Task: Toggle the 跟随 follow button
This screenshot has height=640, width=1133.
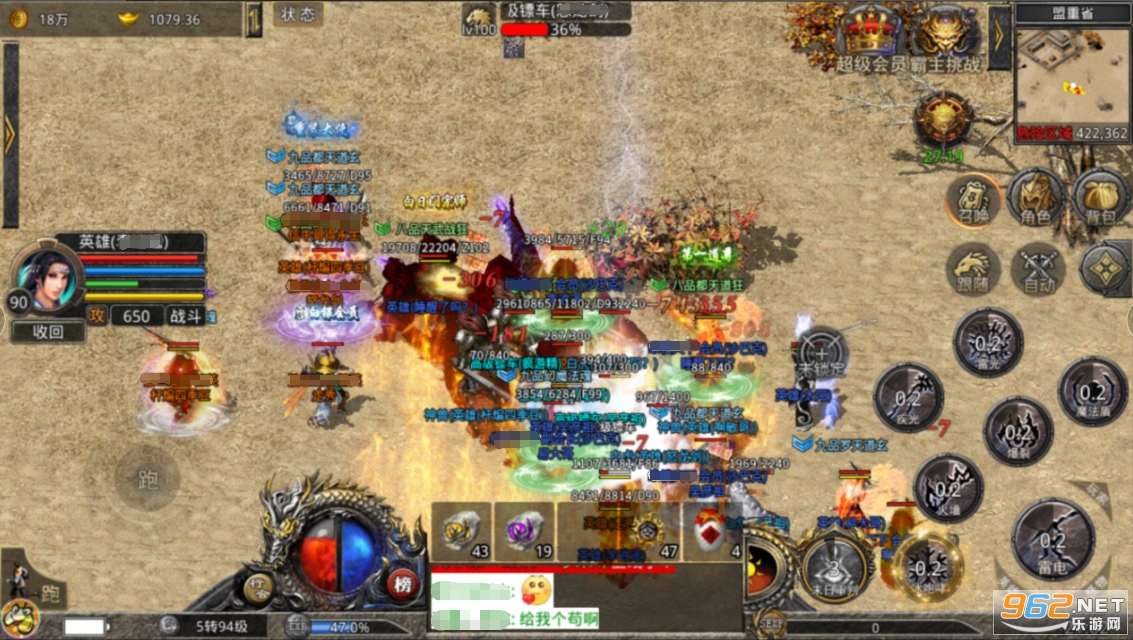Action: coord(973,270)
